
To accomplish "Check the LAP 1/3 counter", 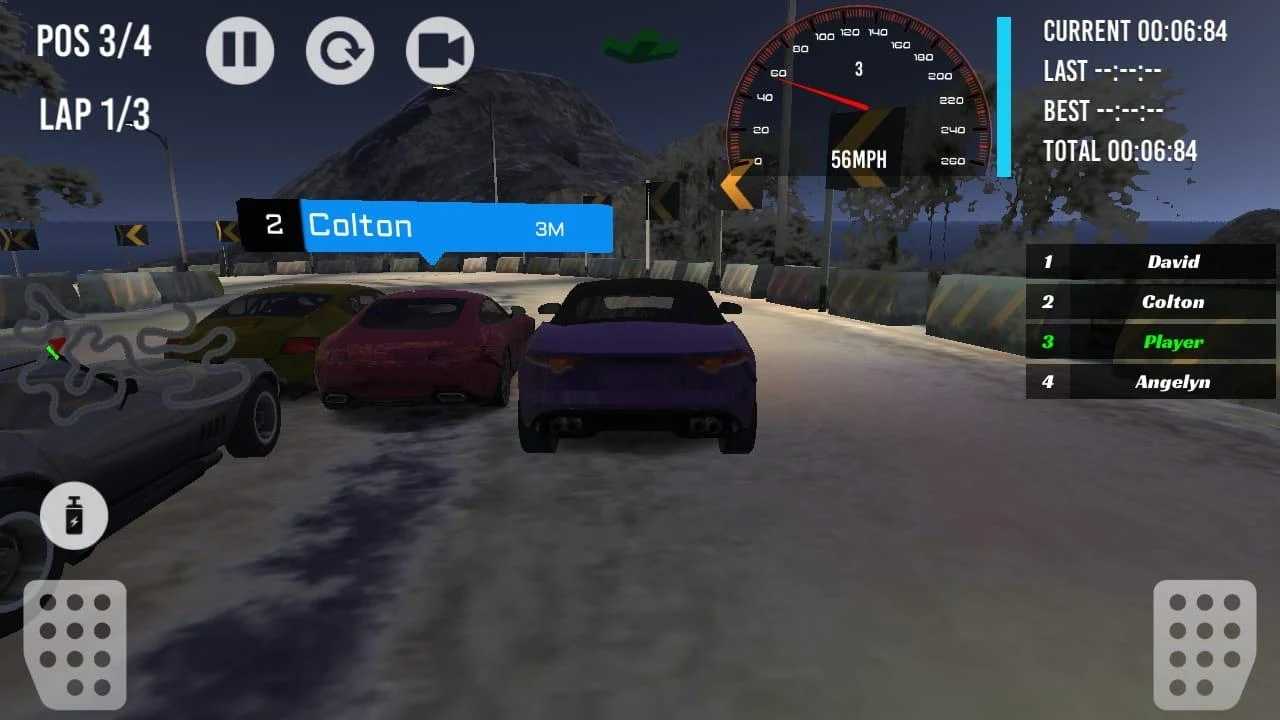I will tap(94, 116).
